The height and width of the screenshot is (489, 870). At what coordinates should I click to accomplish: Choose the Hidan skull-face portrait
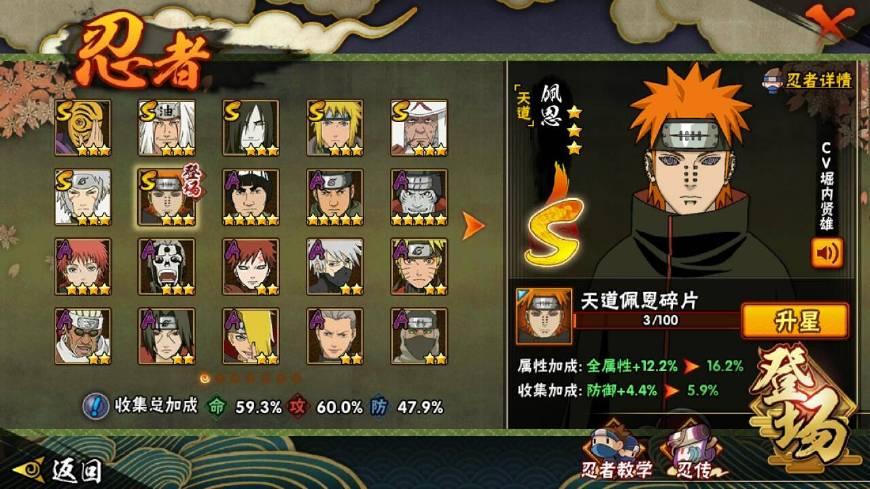166,266
